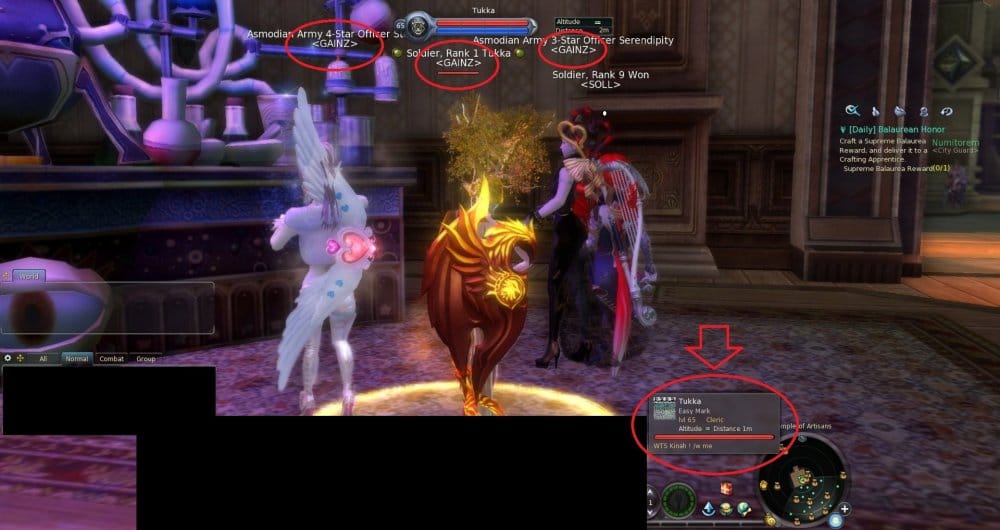Open chat settings gear icon
Screen dimensions: 1000x530
tap(8, 358)
